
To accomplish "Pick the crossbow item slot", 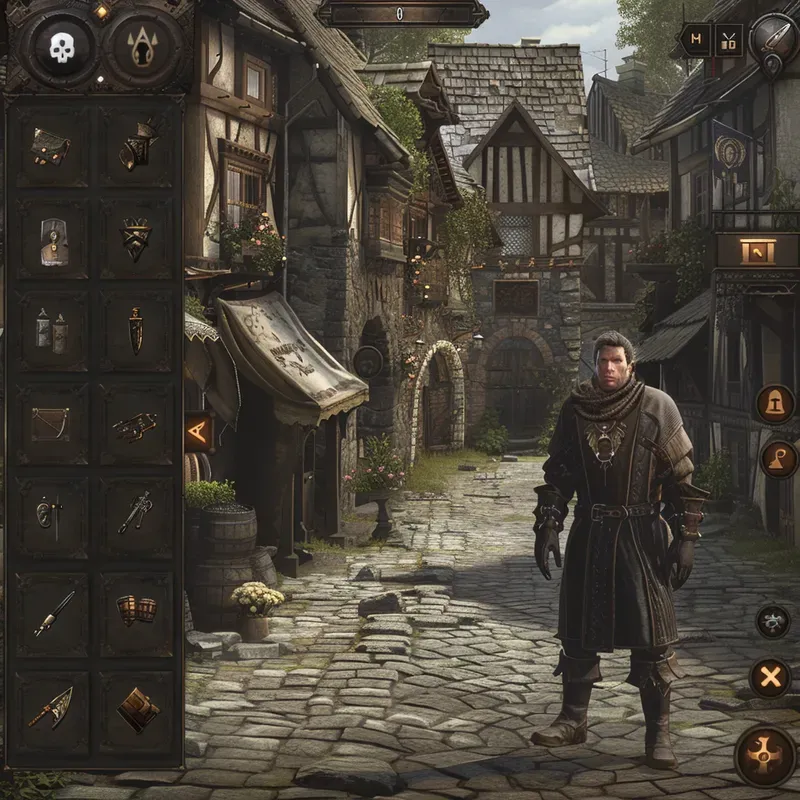I will (135, 426).
